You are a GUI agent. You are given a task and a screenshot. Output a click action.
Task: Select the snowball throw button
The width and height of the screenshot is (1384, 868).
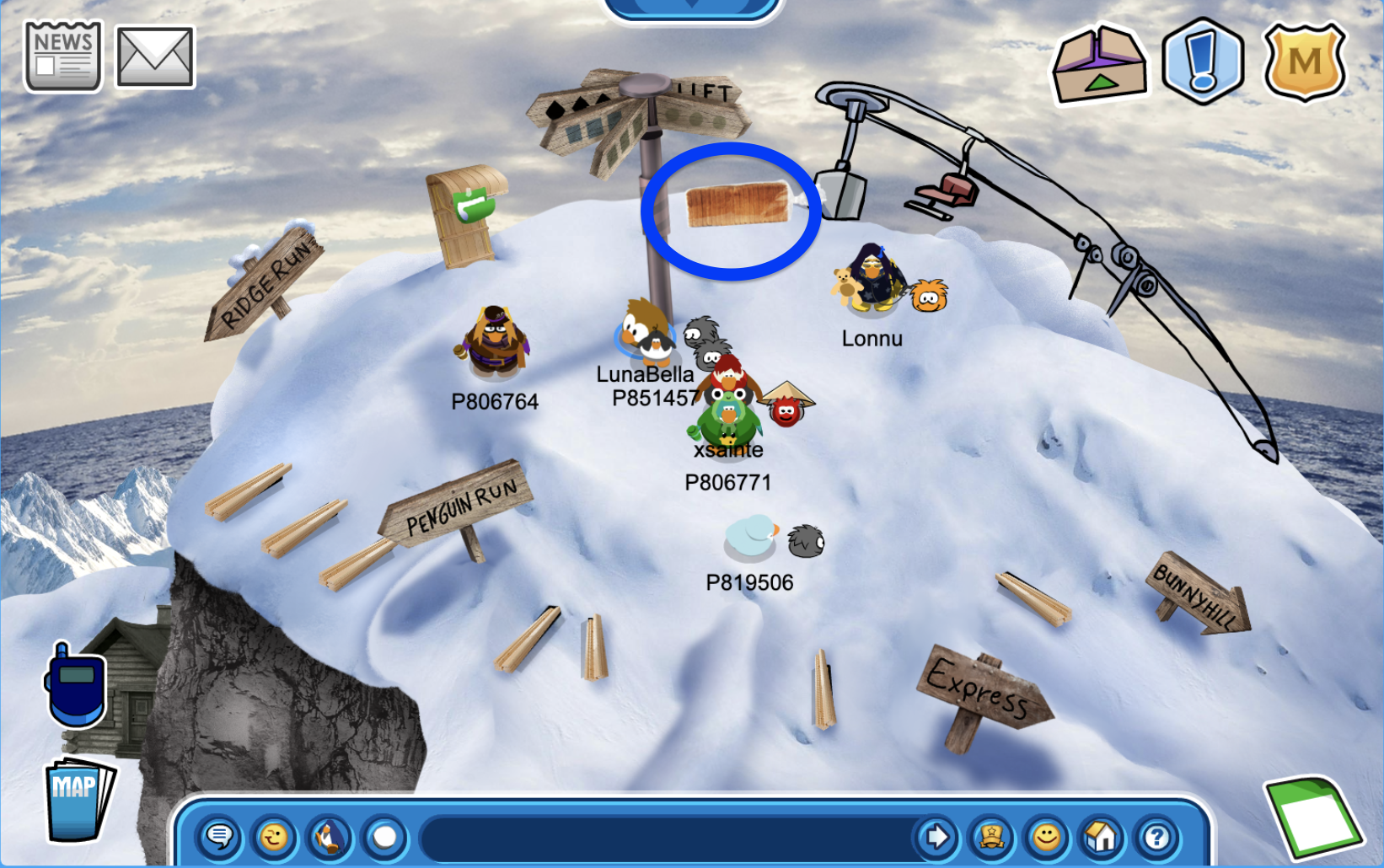[x=385, y=837]
